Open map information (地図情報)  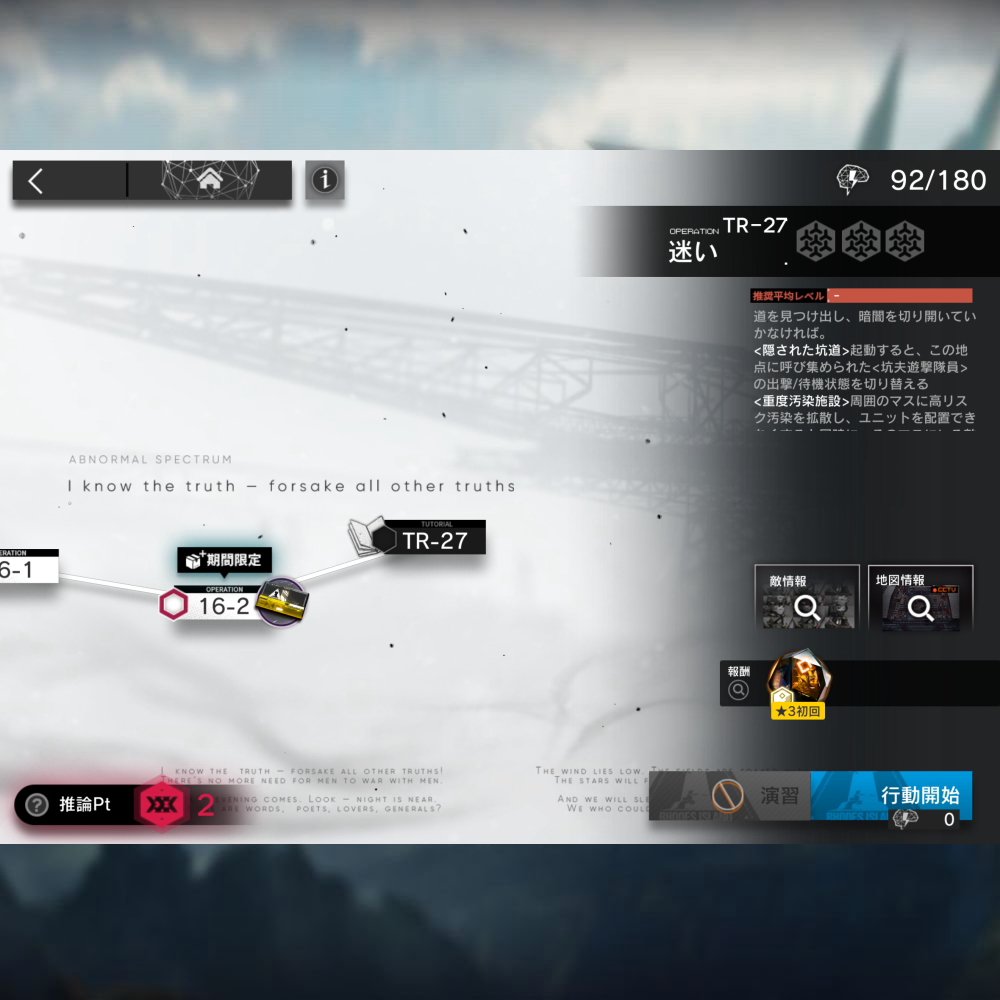[x=921, y=598]
